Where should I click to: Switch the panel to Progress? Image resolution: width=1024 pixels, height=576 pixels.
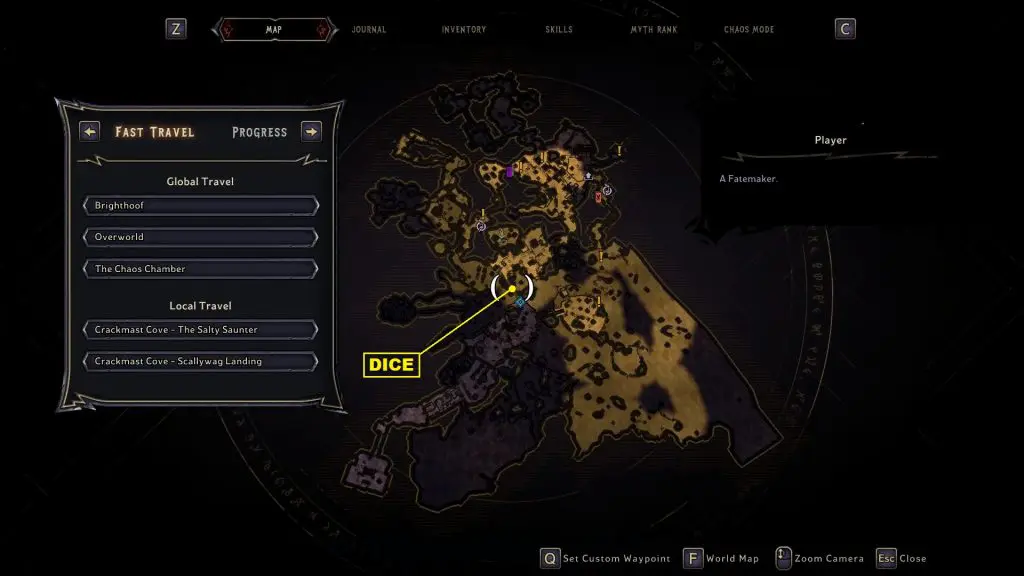[x=259, y=132]
